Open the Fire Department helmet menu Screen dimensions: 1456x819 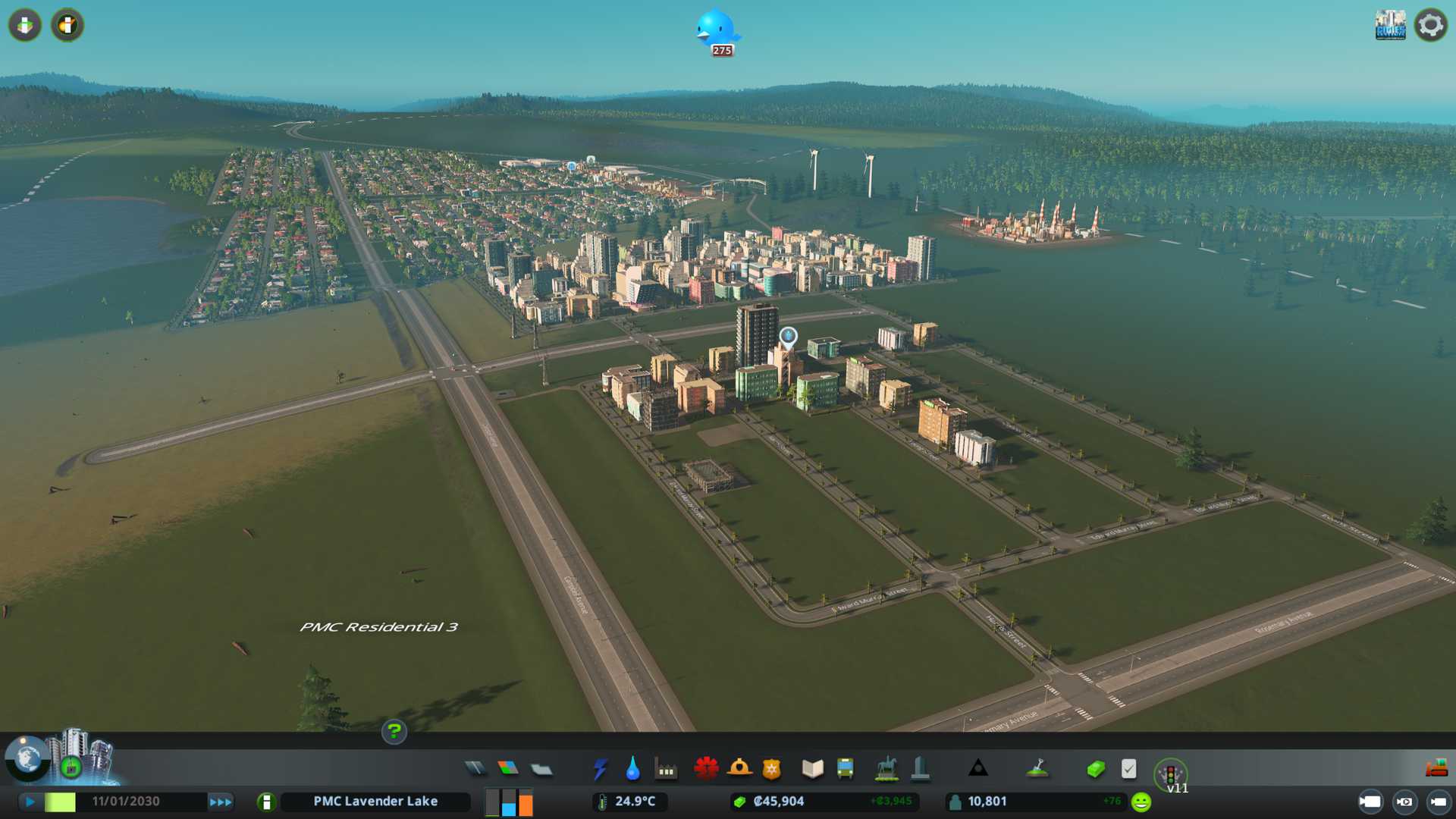coord(739,769)
